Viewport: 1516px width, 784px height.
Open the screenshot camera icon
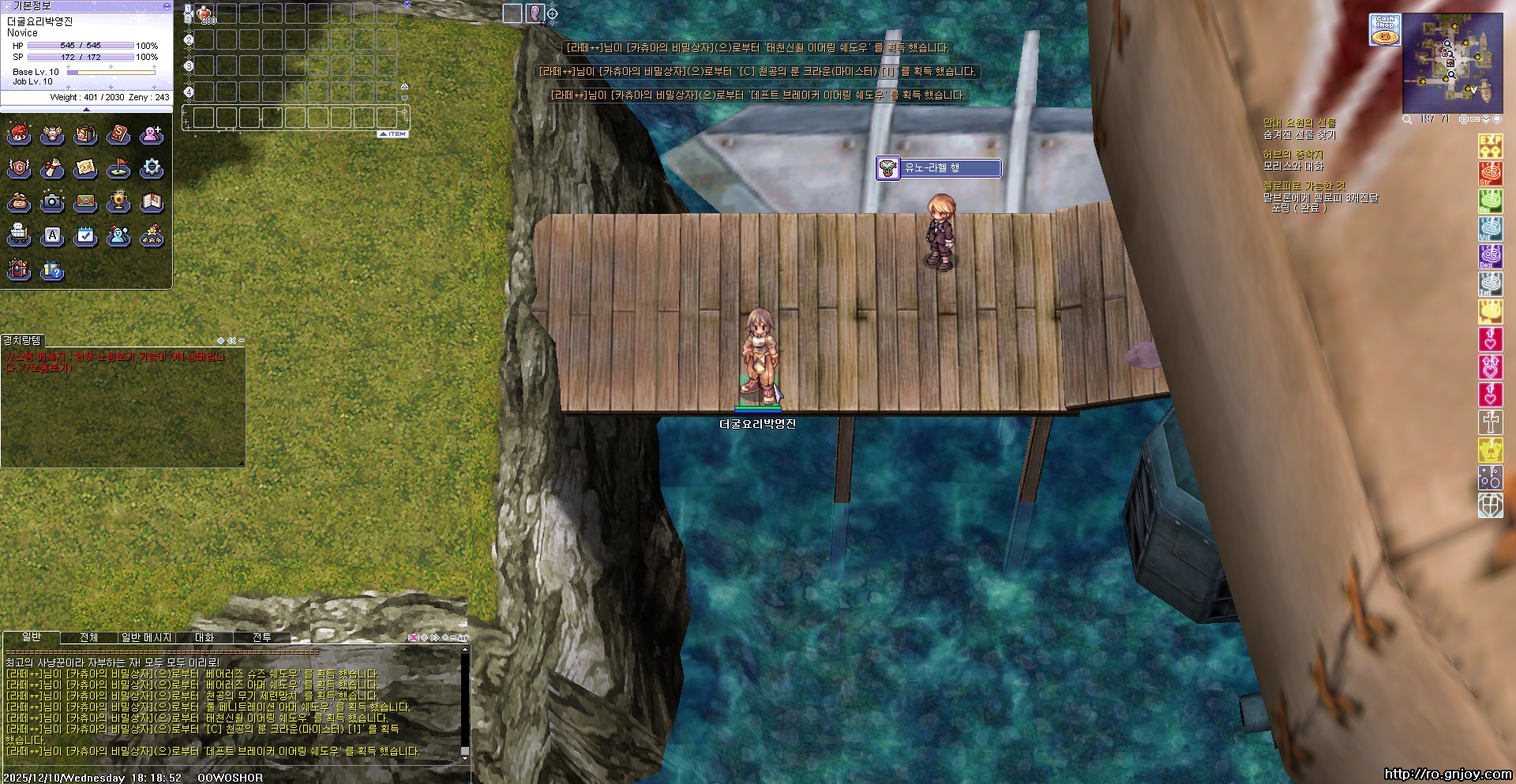coord(52,202)
